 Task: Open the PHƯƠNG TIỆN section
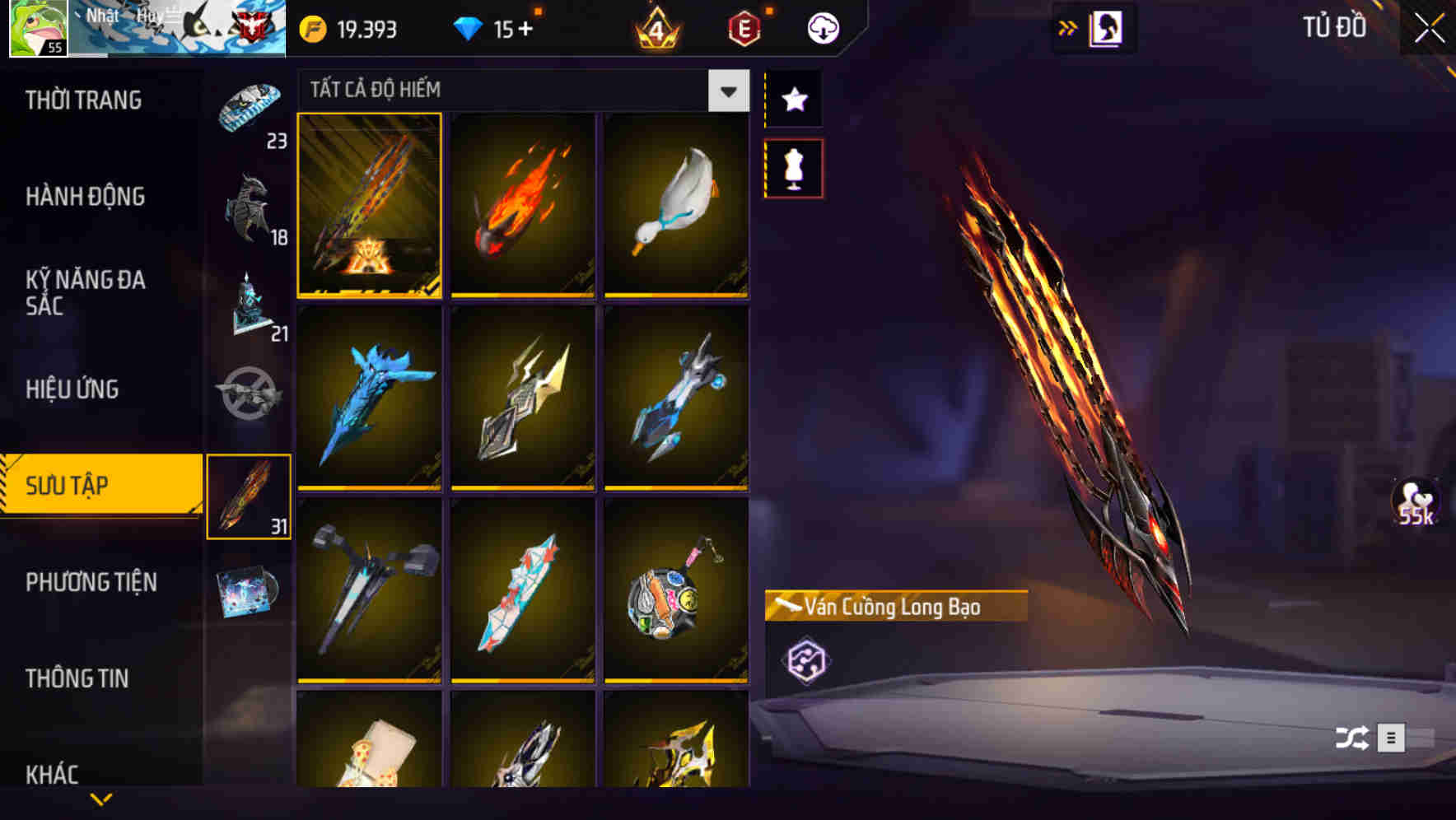91,582
